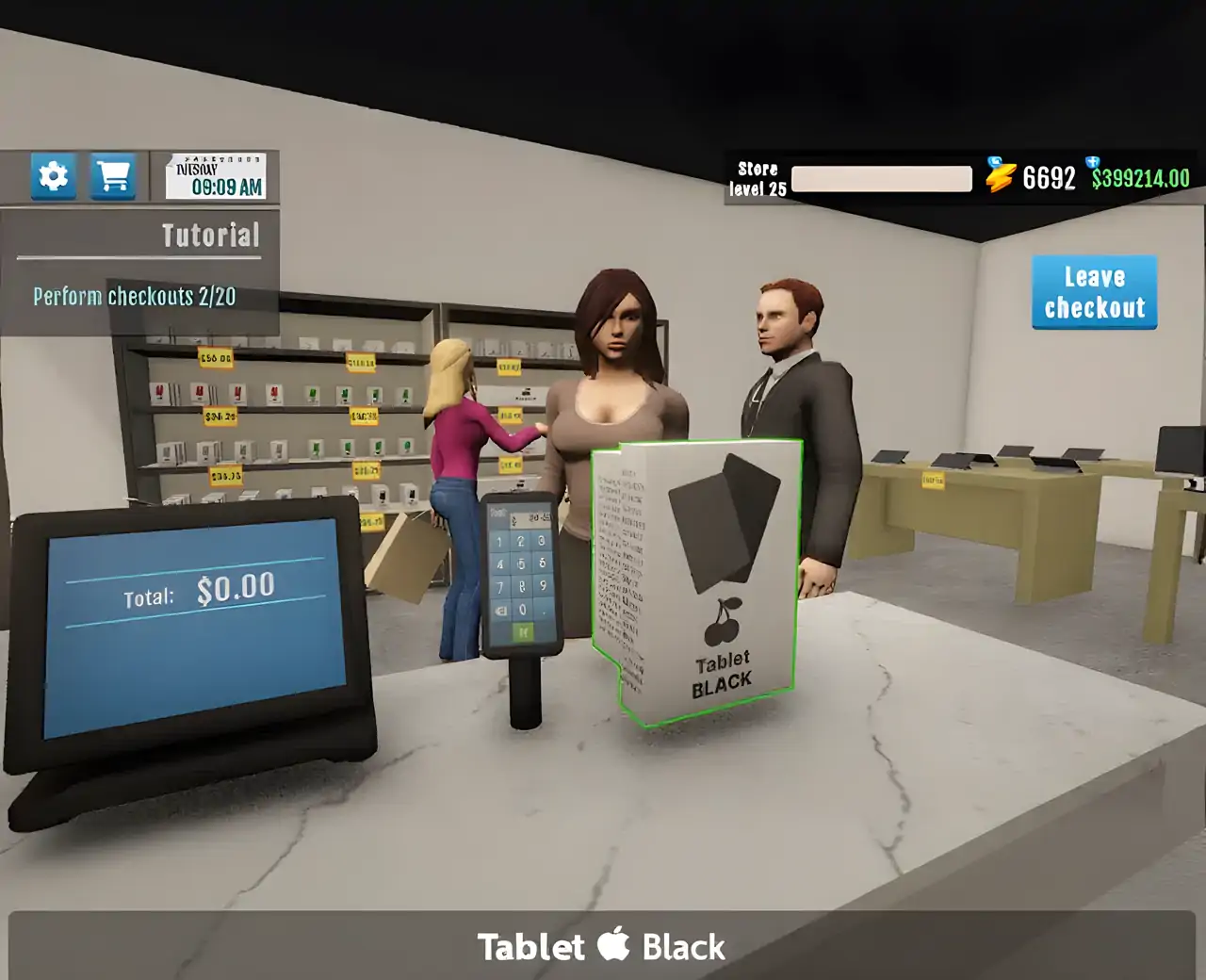Select the Perform checkouts tutorial objective

[x=135, y=297]
